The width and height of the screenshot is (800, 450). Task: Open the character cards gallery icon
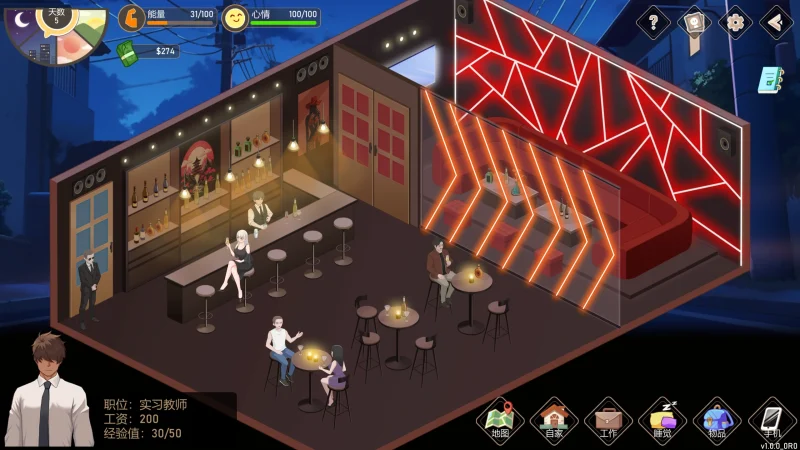click(x=694, y=22)
